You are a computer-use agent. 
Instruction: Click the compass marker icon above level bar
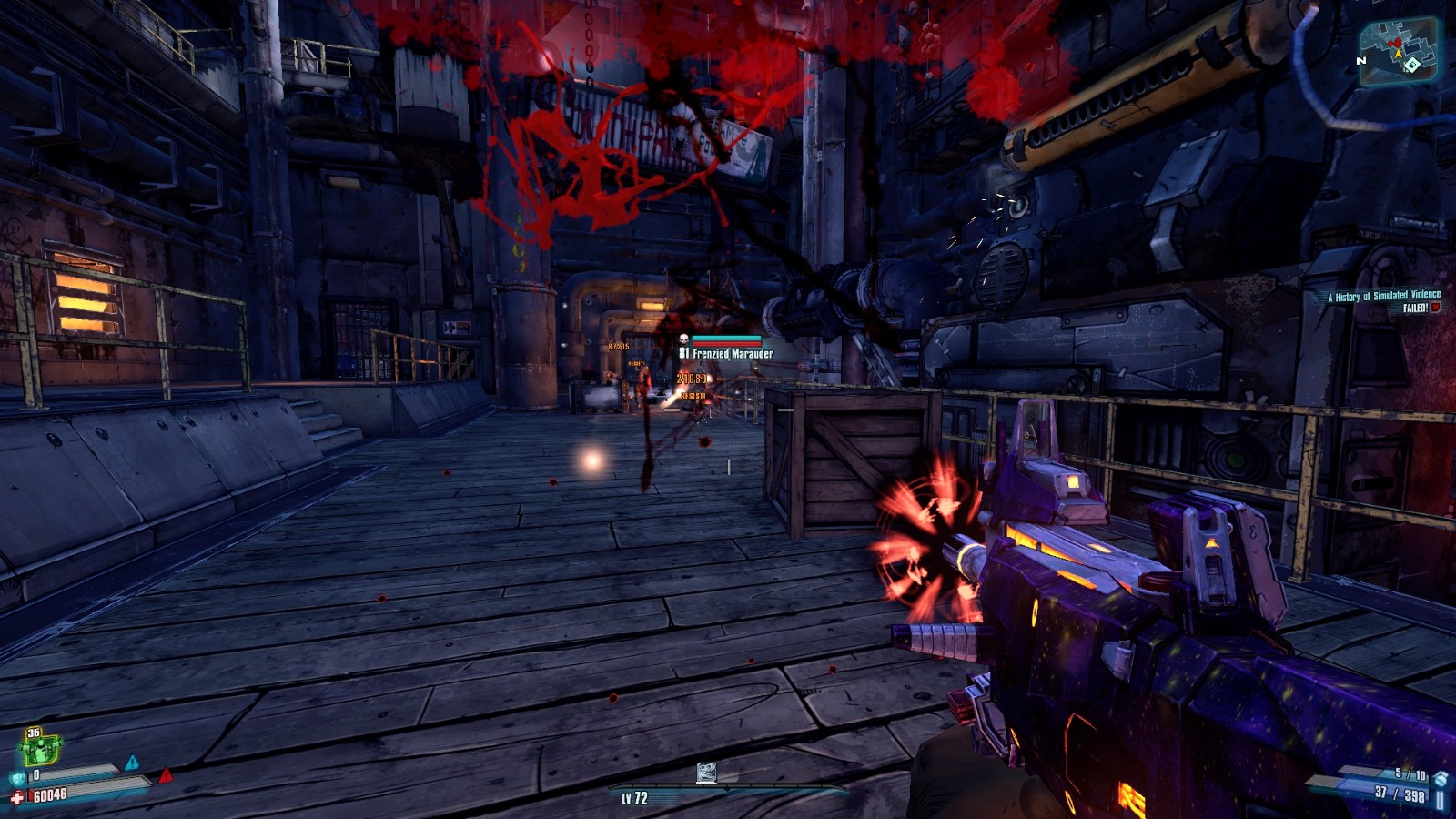(706, 773)
